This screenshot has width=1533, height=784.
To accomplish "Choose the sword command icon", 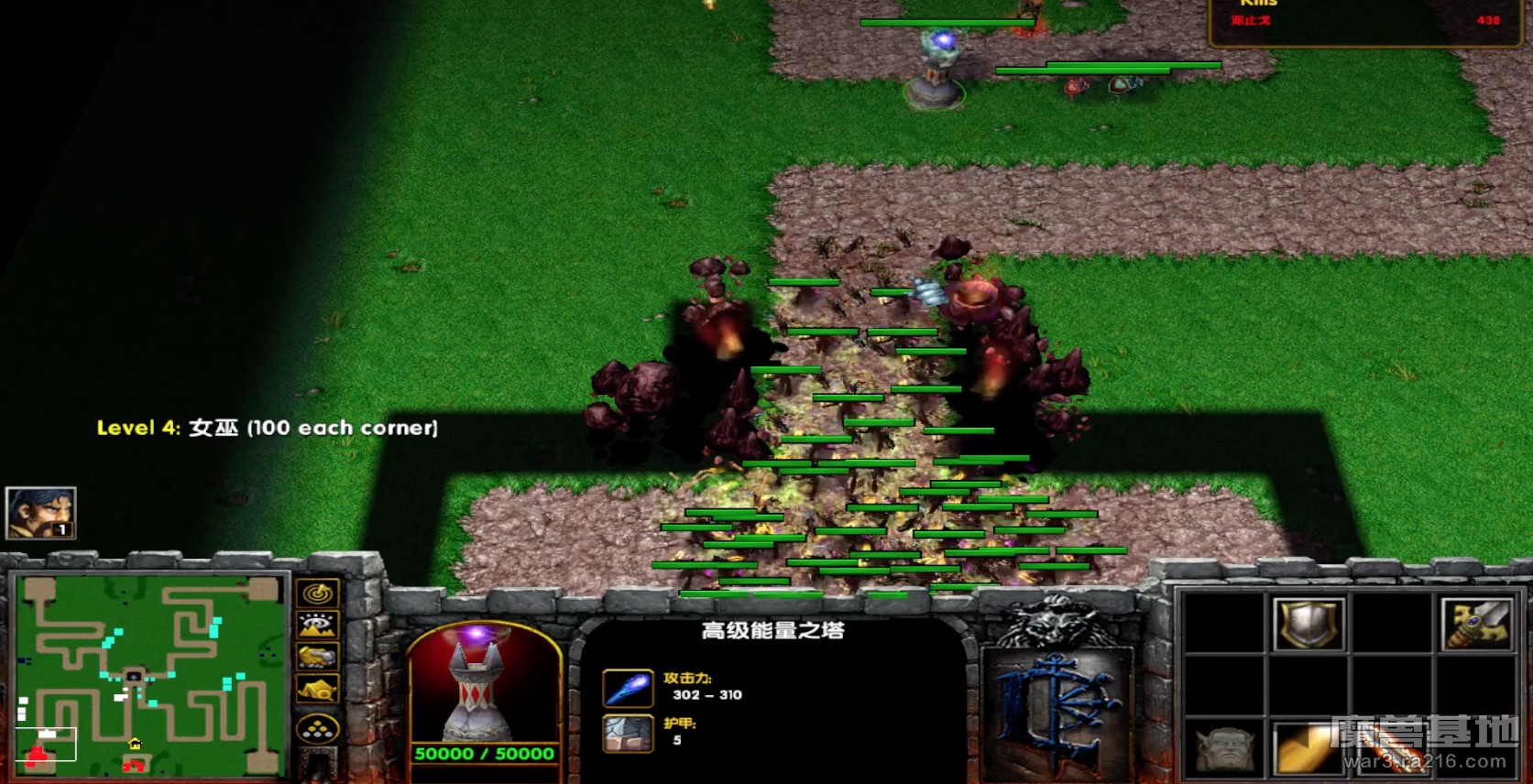I will pyautogui.click(x=1476, y=624).
